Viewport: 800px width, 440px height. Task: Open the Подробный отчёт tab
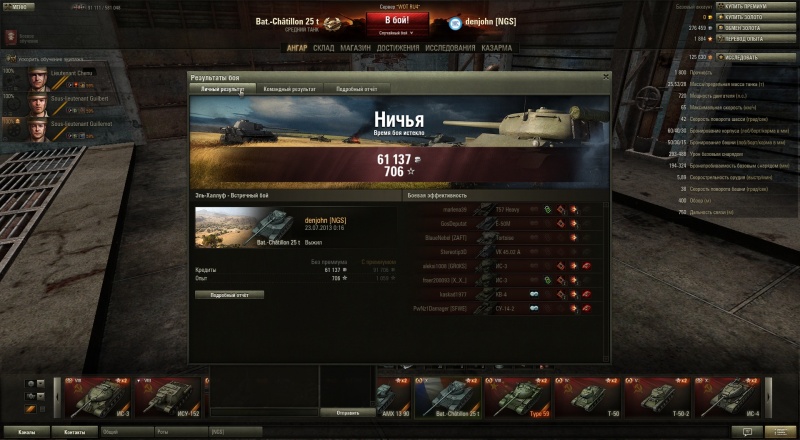pos(356,89)
